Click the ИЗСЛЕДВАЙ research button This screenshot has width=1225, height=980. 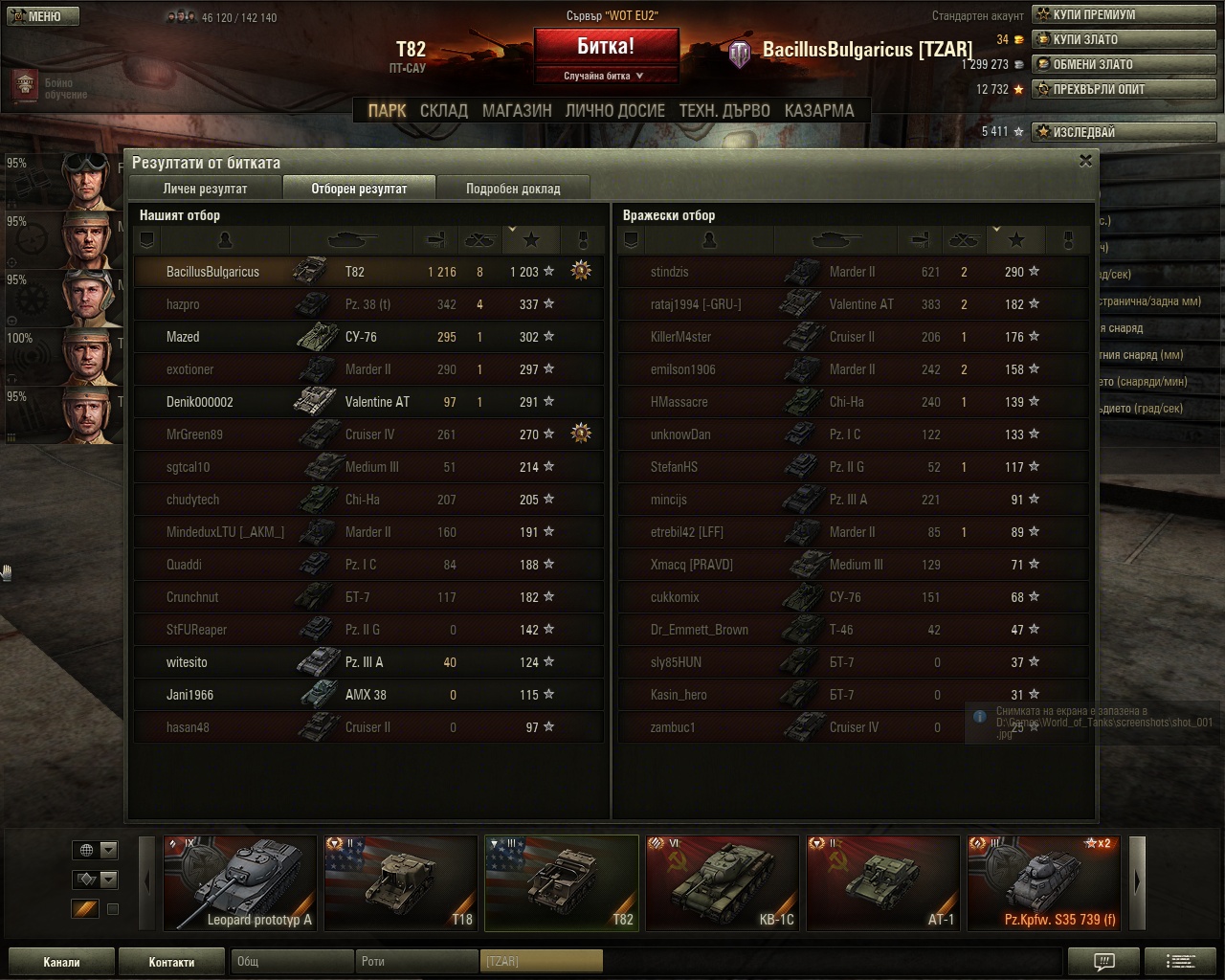coord(1124,132)
